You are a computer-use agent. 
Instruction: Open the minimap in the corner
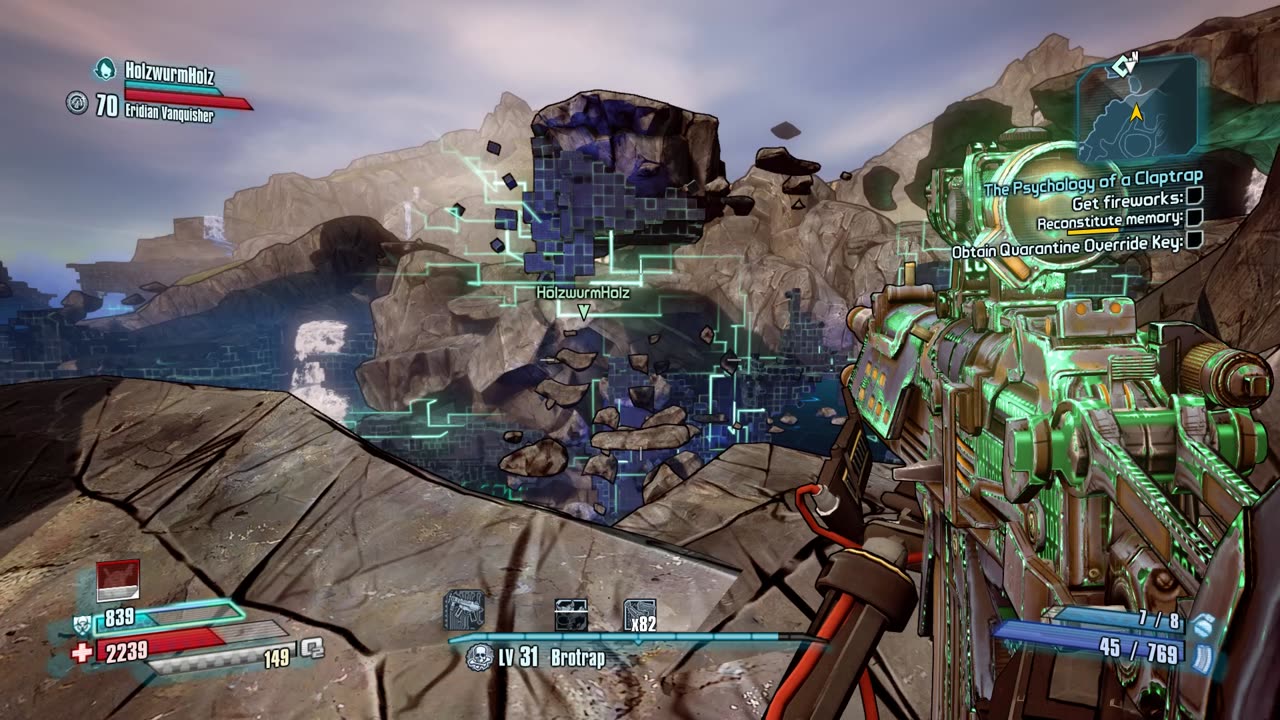coord(1137,108)
